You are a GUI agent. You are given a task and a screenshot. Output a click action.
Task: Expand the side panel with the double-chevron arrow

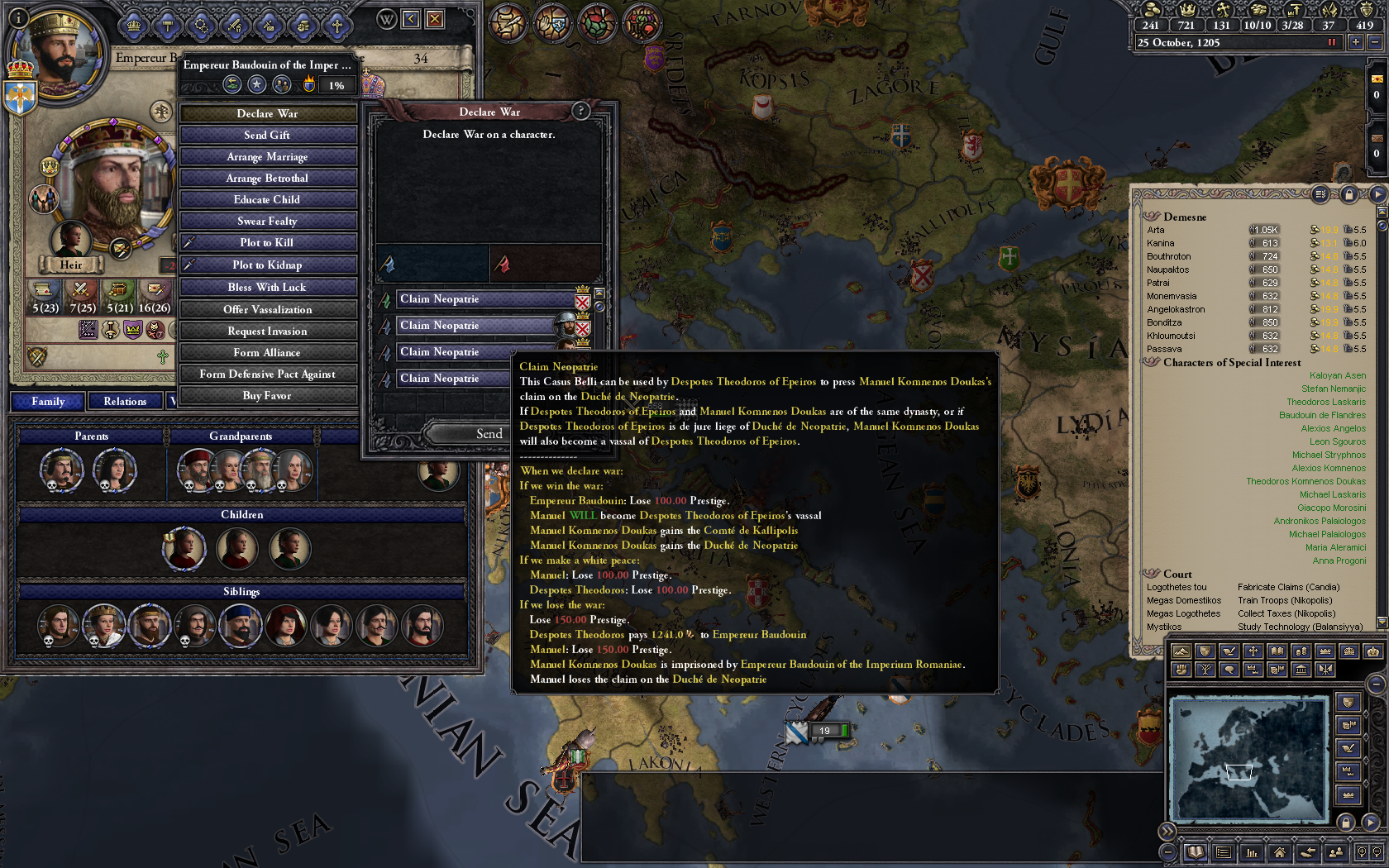click(x=1167, y=830)
